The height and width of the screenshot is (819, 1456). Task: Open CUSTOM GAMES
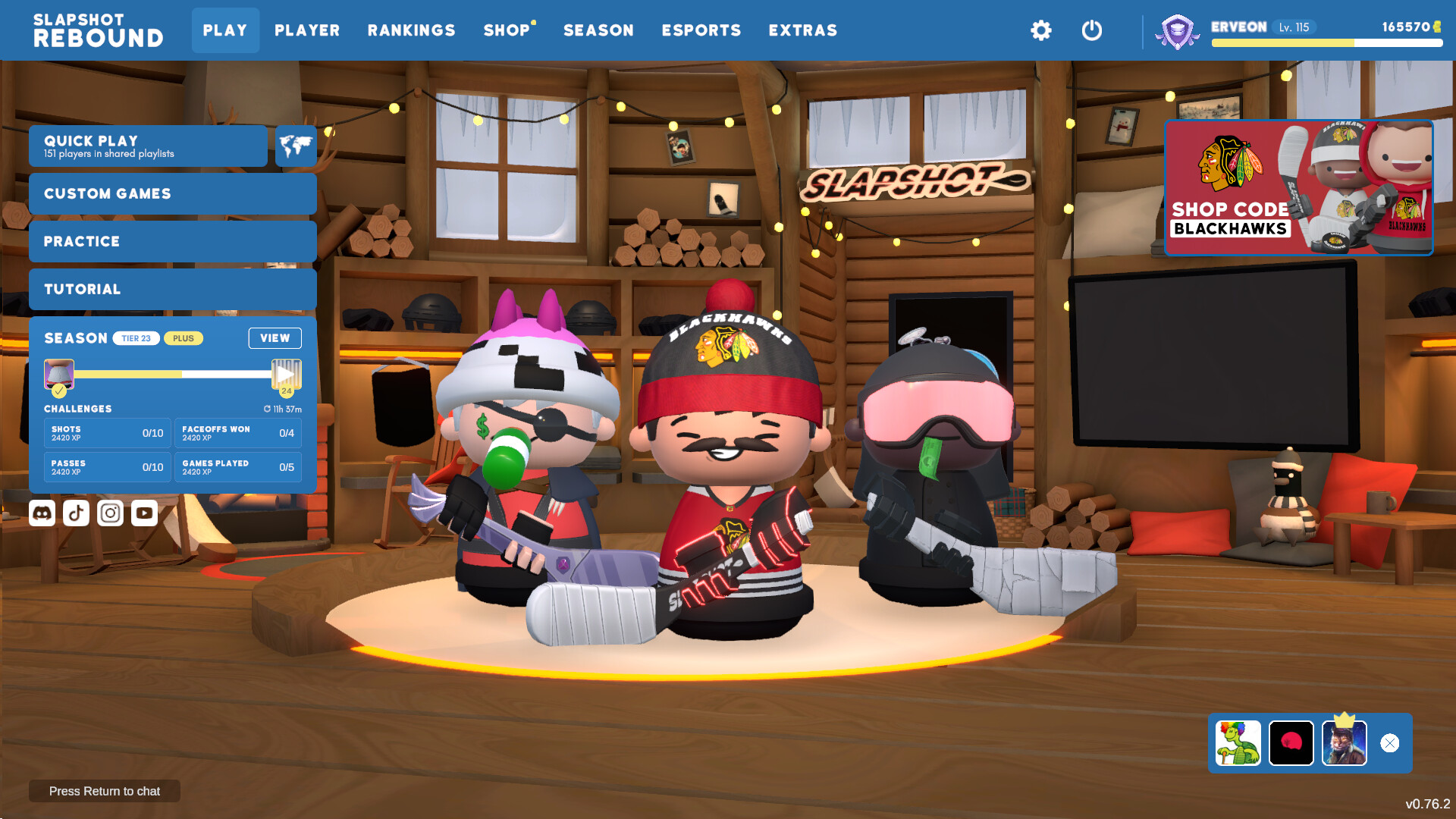tap(172, 193)
